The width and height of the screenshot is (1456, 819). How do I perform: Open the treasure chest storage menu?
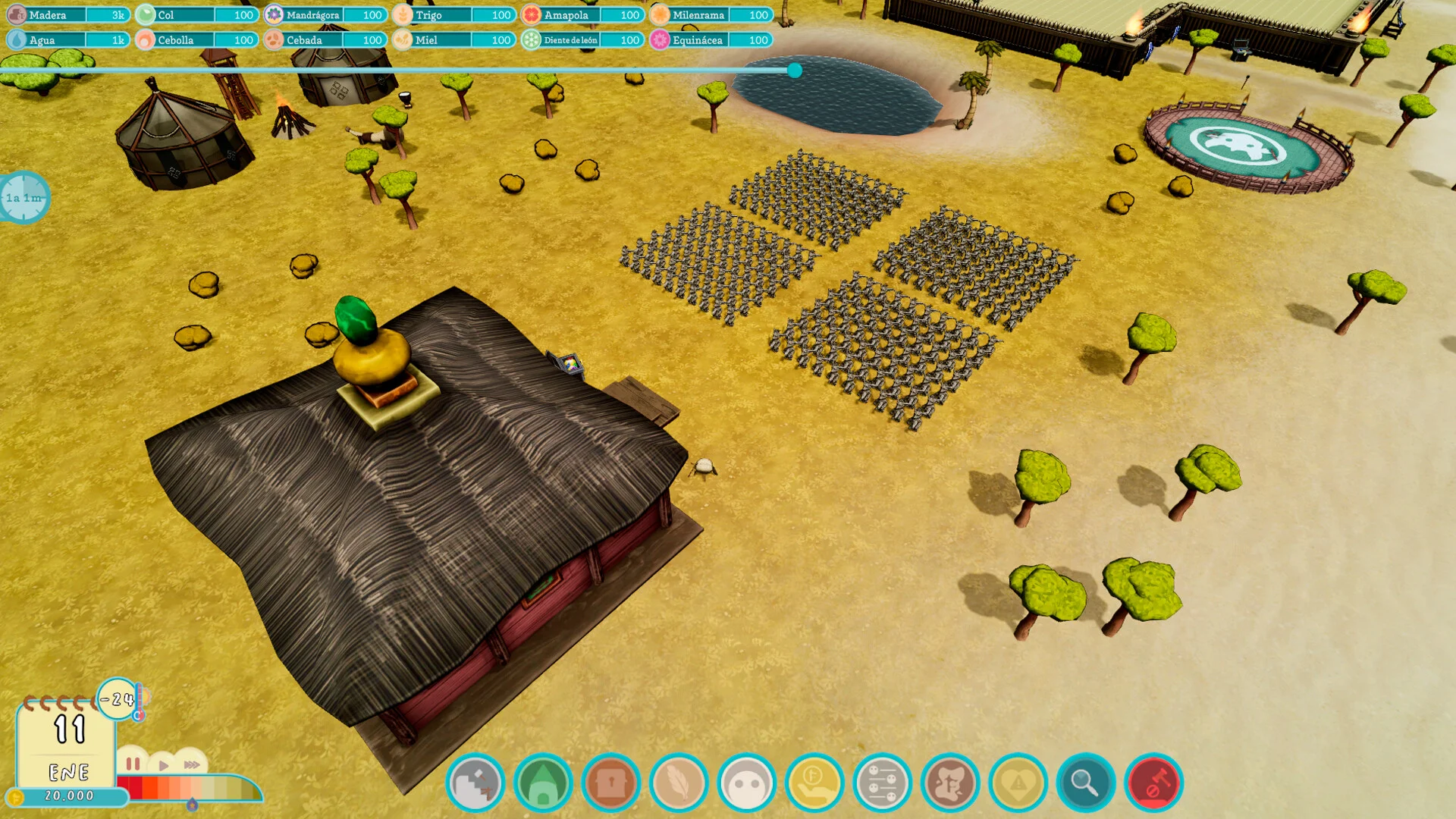(x=610, y=783)
